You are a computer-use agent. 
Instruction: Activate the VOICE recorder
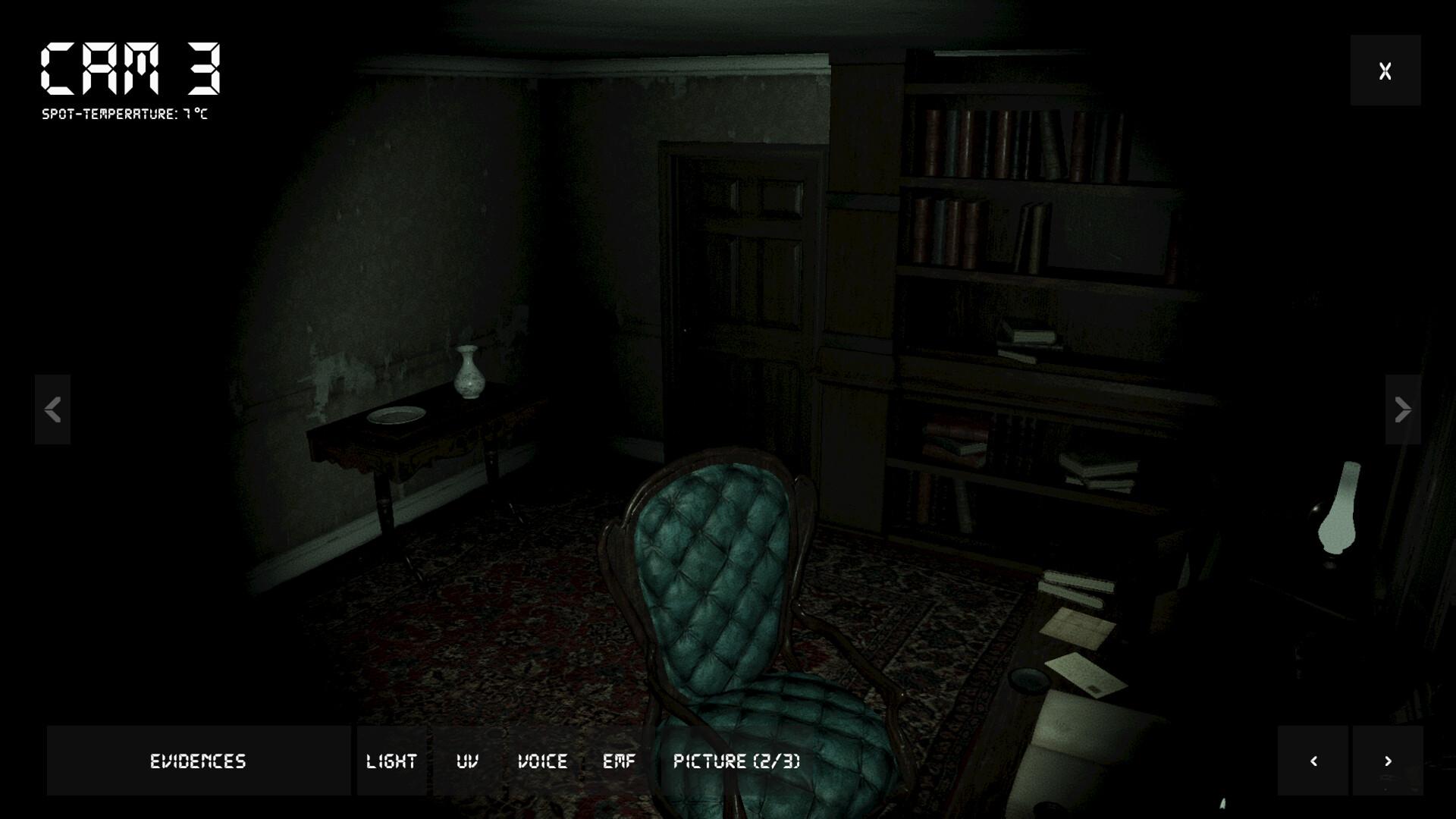coord(543,761)
